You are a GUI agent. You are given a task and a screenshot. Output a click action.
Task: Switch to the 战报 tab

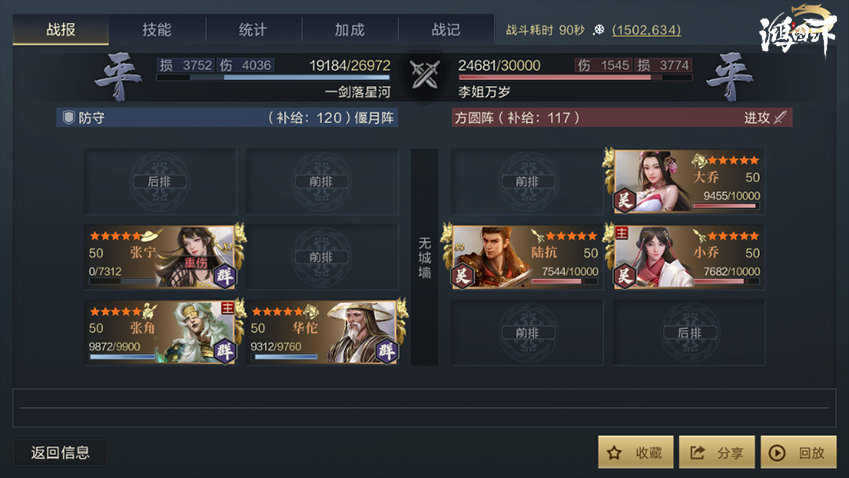(x=61, y=30)
